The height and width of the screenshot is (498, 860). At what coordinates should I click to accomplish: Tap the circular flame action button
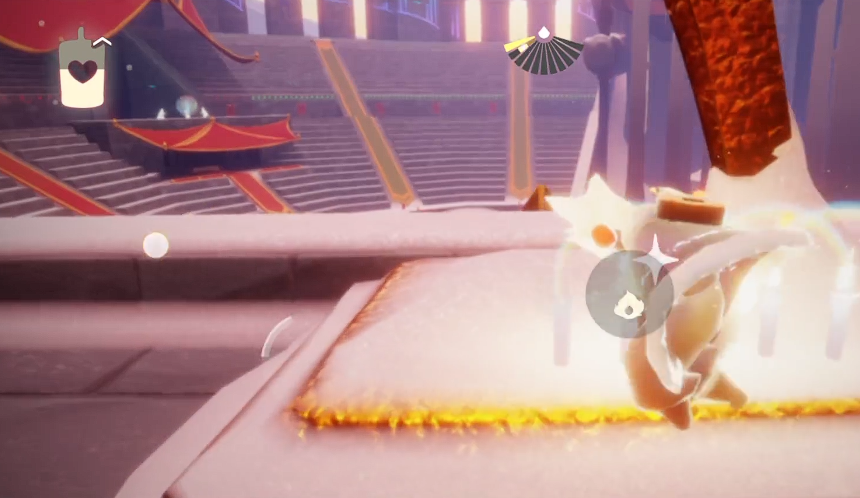point(629,294)
